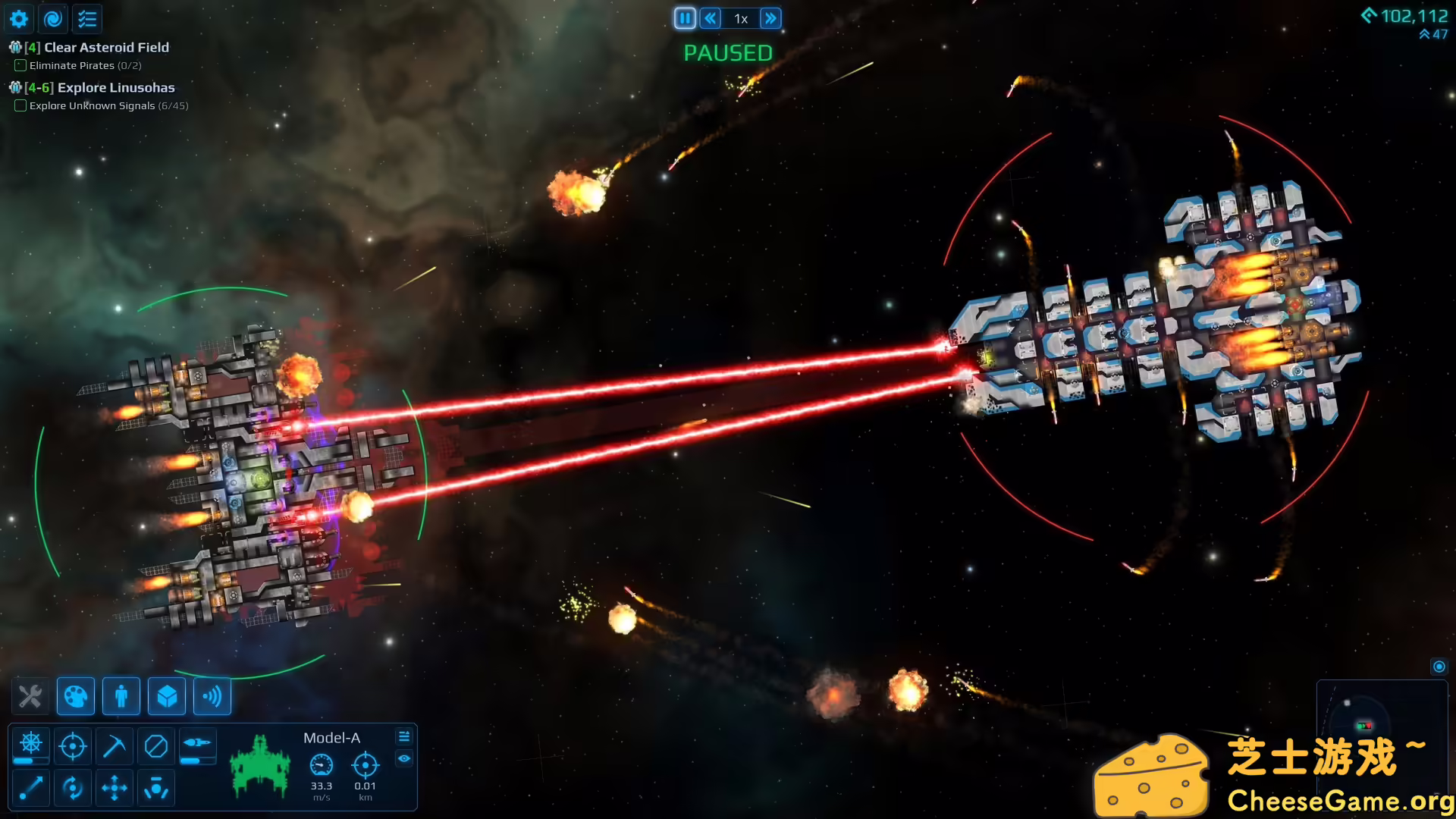Toggle the eye visibility icon near Model-A

404,759
